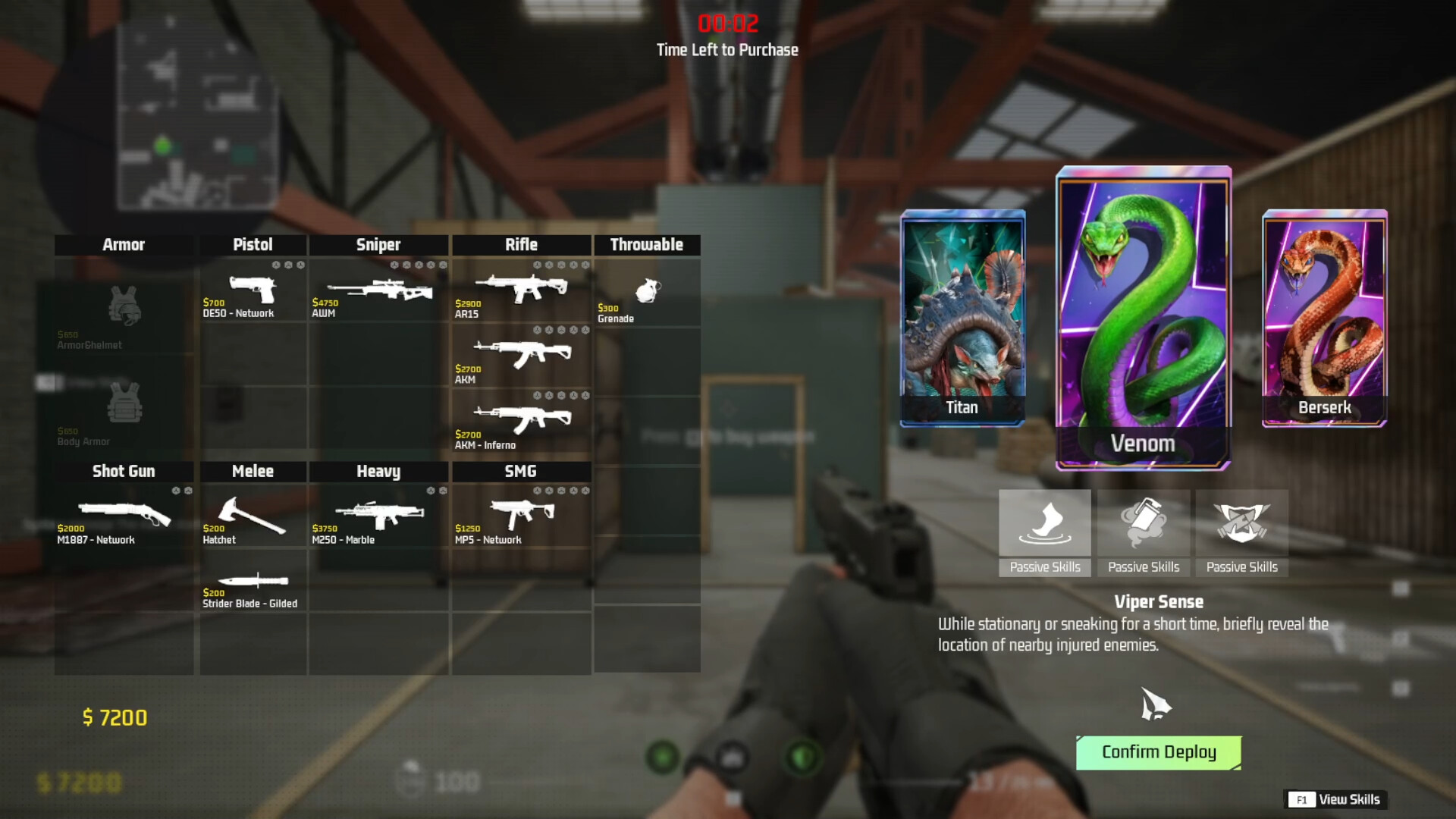The height and width of the screenshot is (819, 1456).
Task: Select the MP5 Network SMG
Action: click(521, 516)
